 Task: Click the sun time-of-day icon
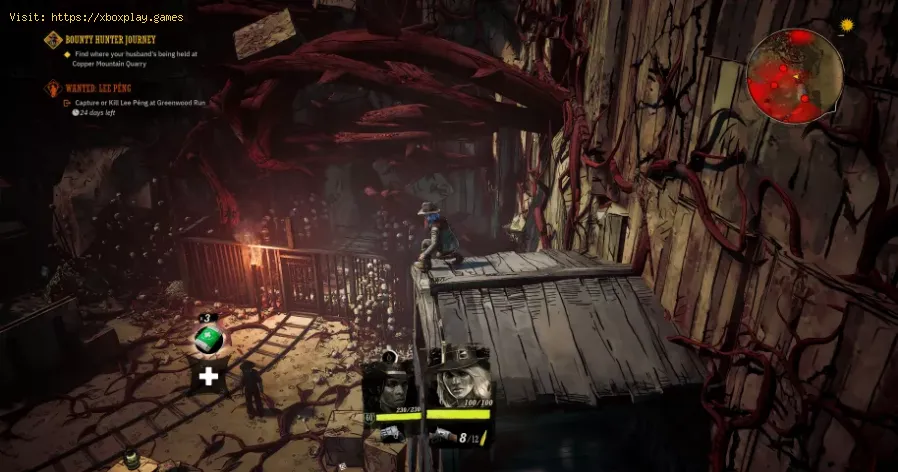click(x=846, y=25)
